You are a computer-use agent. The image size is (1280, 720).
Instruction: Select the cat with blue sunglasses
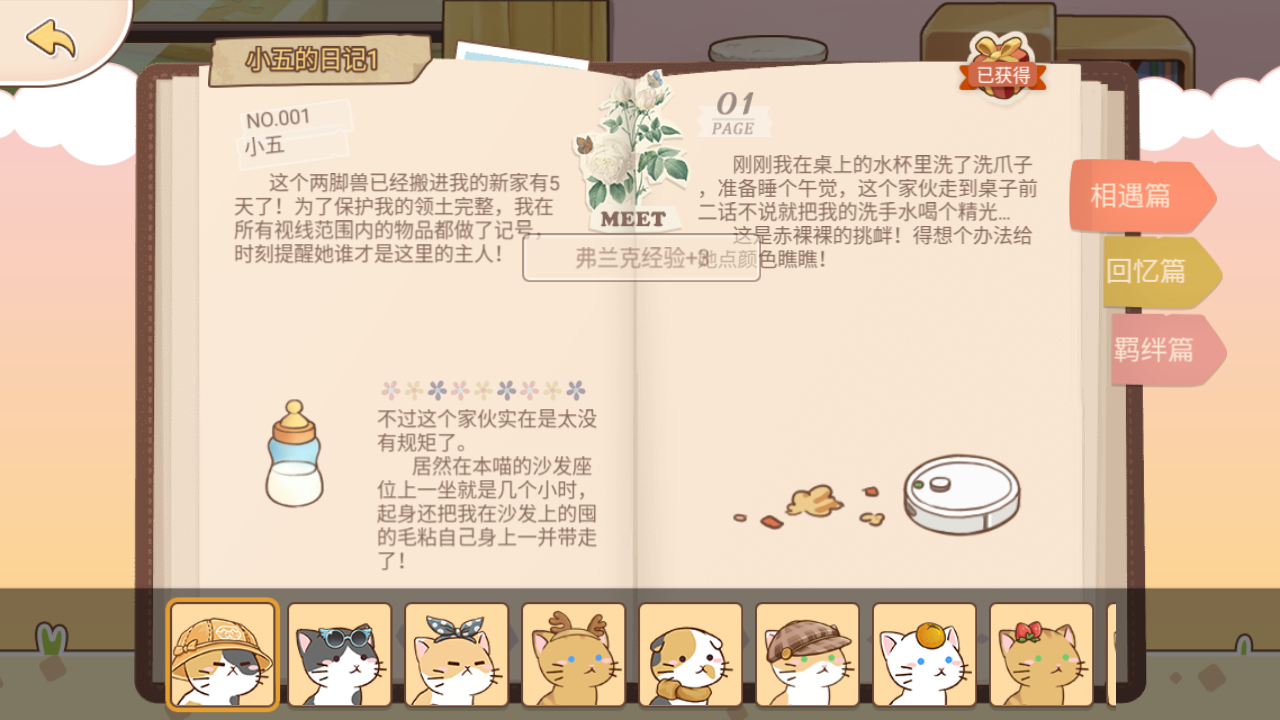pos(339,654)
